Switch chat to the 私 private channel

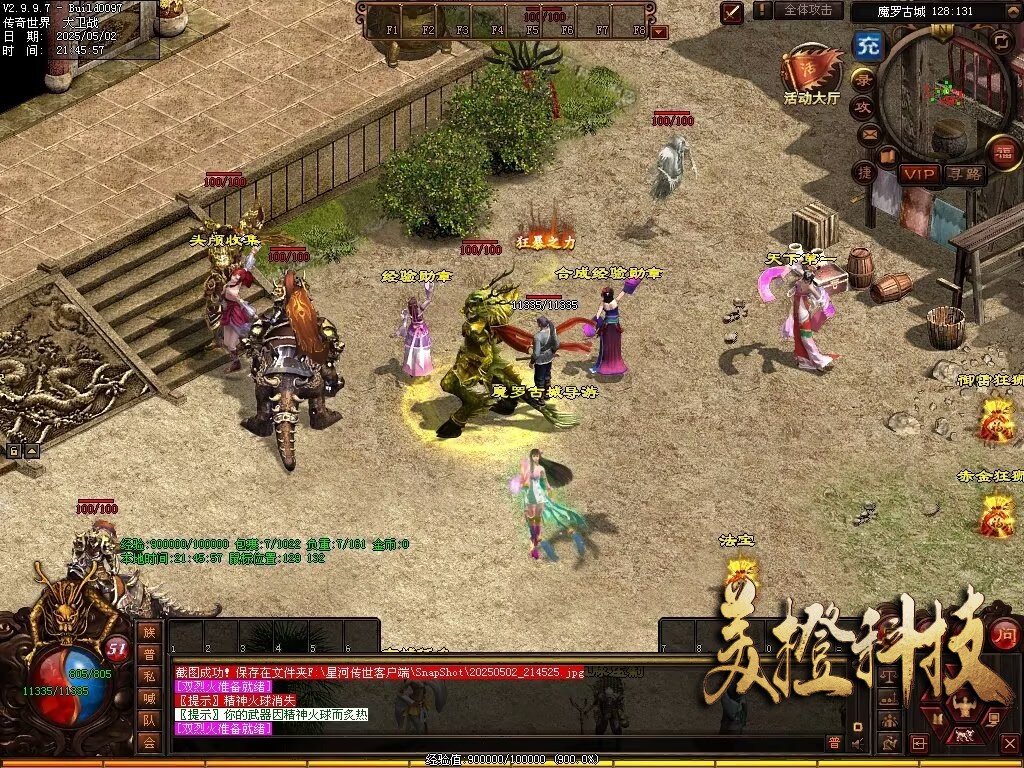tap(148, 676)
